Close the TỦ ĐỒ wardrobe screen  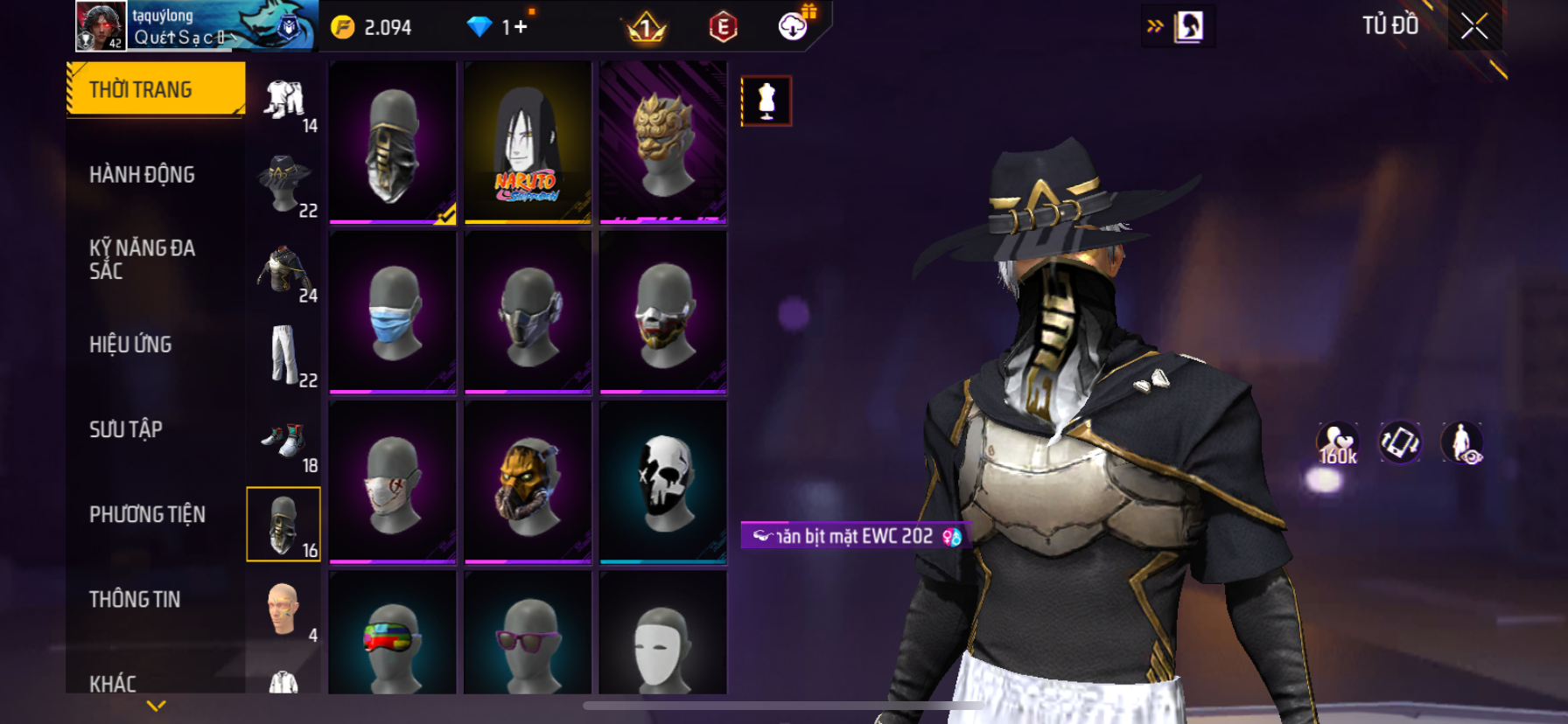tap(1474, 27)
